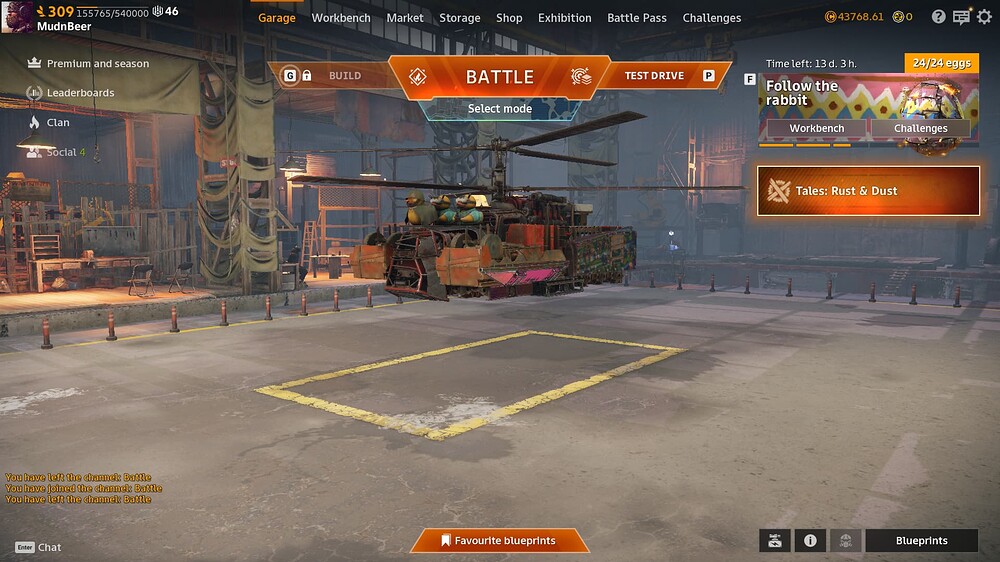Launch a TEST DRIVE
This screenshot has height=562, width=1000.
pyautogui.click(x=654, y=76)
